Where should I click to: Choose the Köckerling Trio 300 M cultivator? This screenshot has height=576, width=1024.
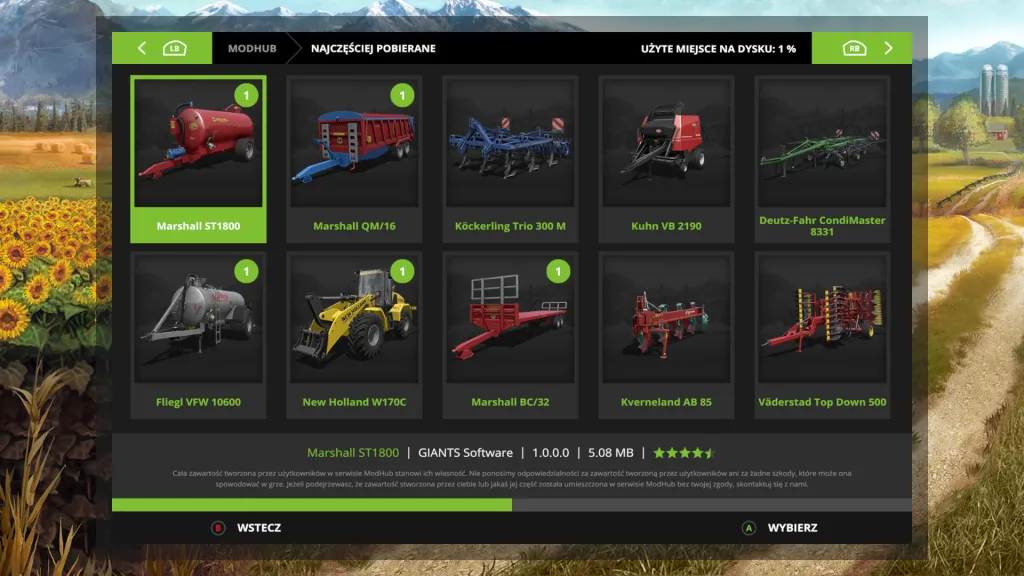coord(510,159)
